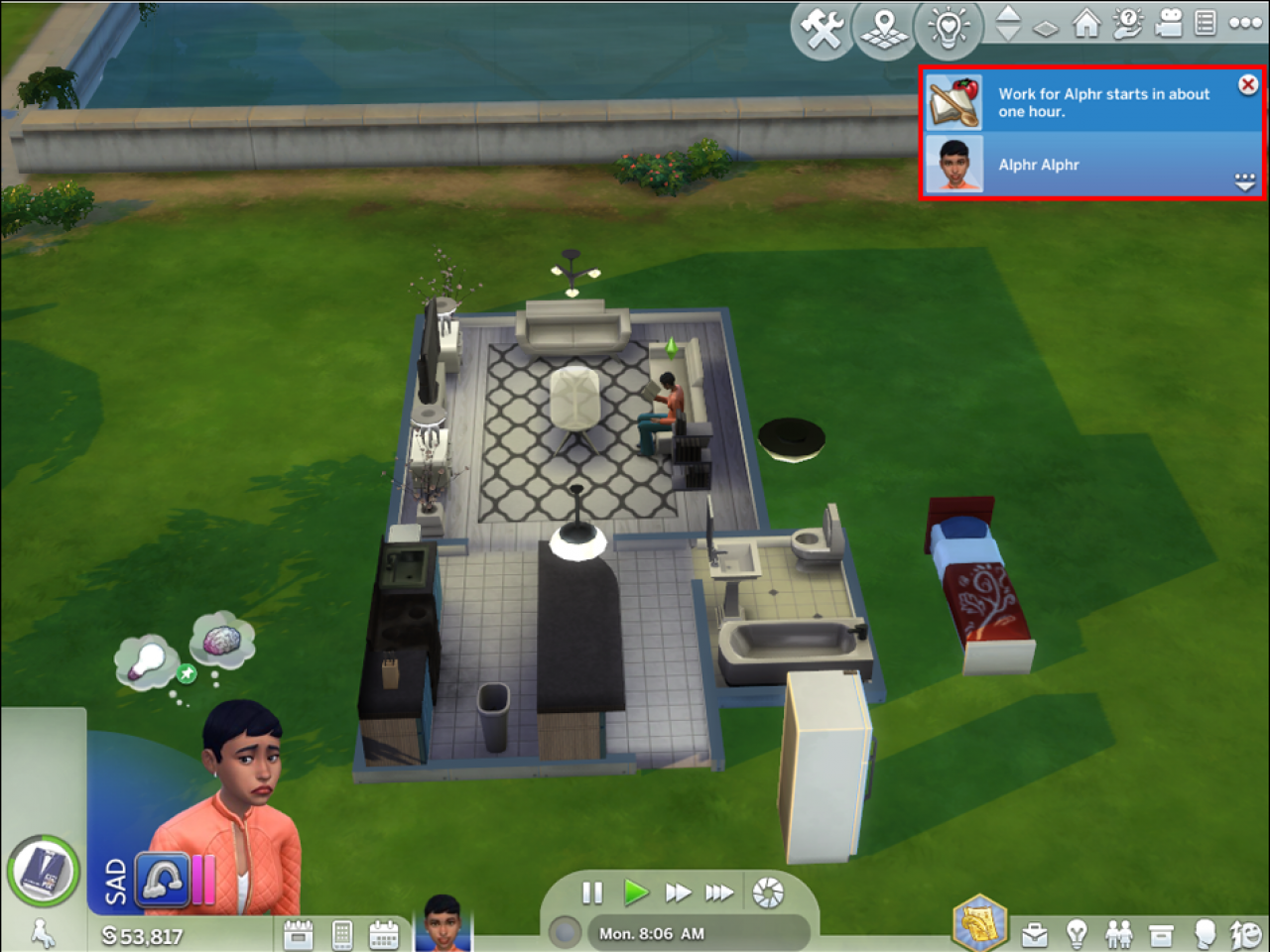Screen dimensions: 1270x952
Task: Open the lessons help menu
Action: pyautogui.click(x=1128, y=26)
